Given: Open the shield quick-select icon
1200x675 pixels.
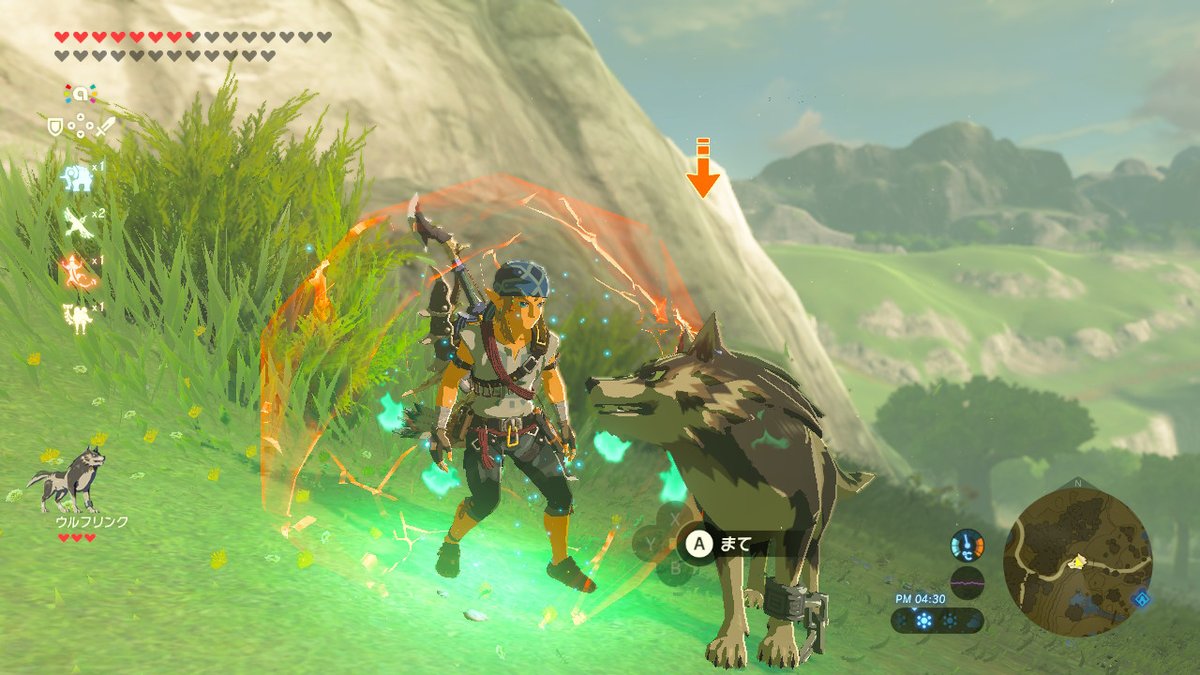Looking at the screenshot, I should coord(56,127).
